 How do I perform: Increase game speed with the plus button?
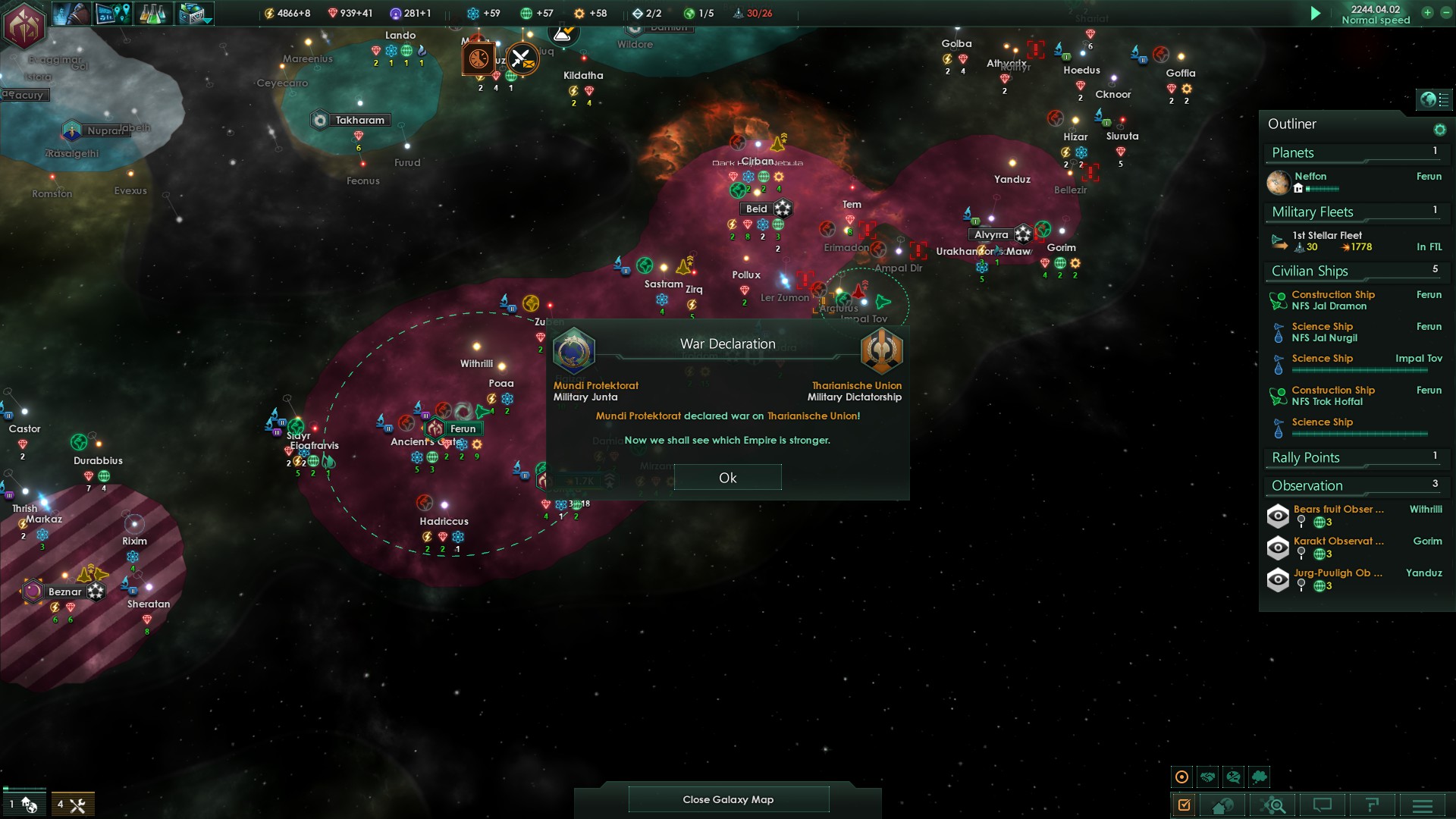tap(1427, 13)
